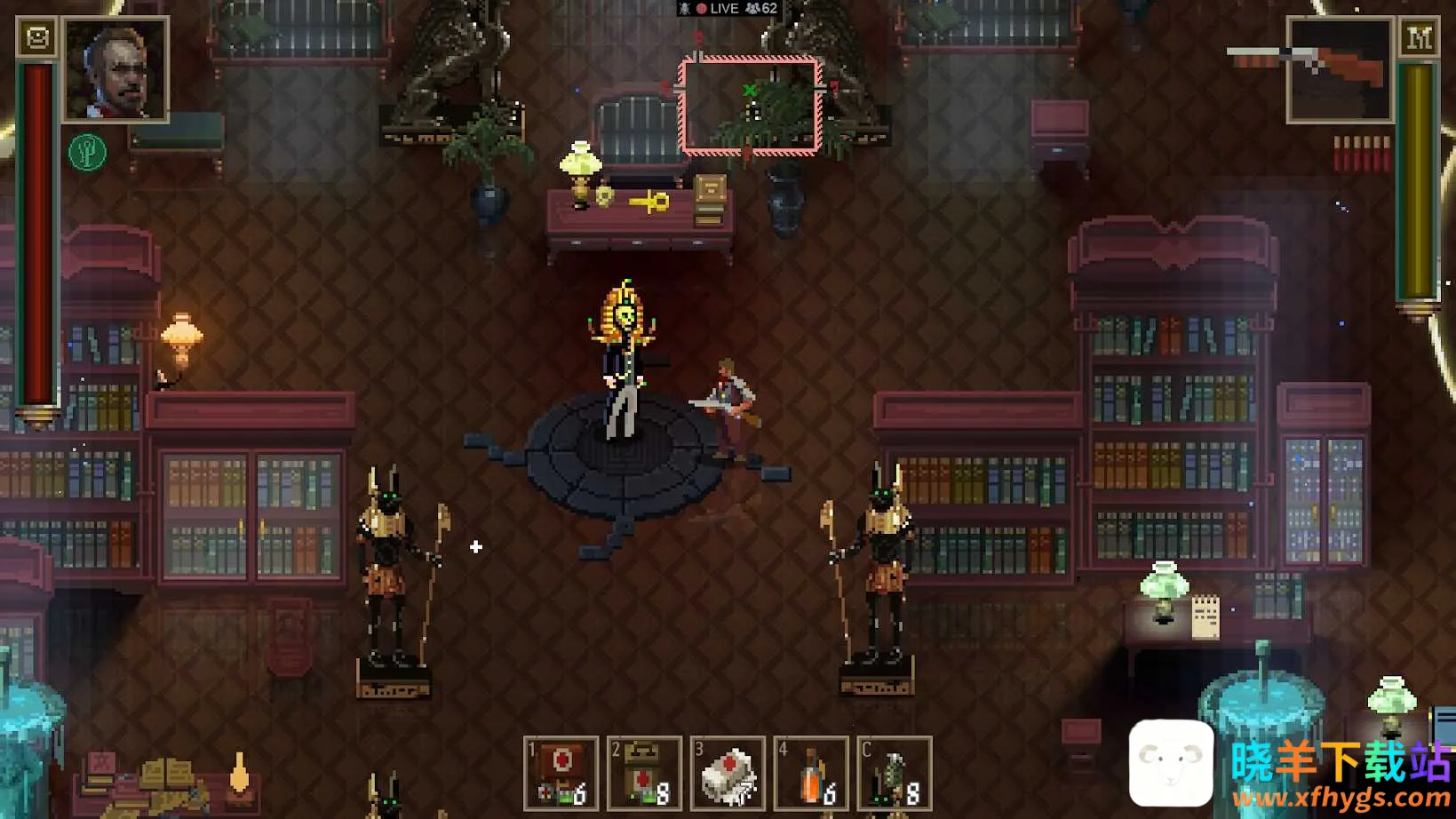Use the red medkit in slot 1
Viewport: 1456px width, 819px height.
[561, 773]
